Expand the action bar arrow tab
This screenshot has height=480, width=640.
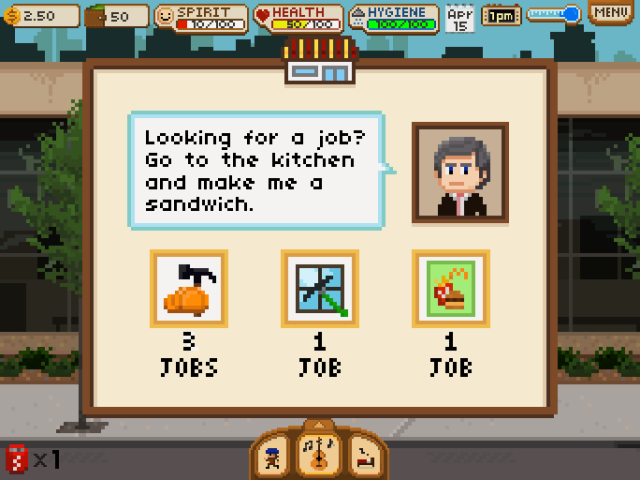(318, 425)
